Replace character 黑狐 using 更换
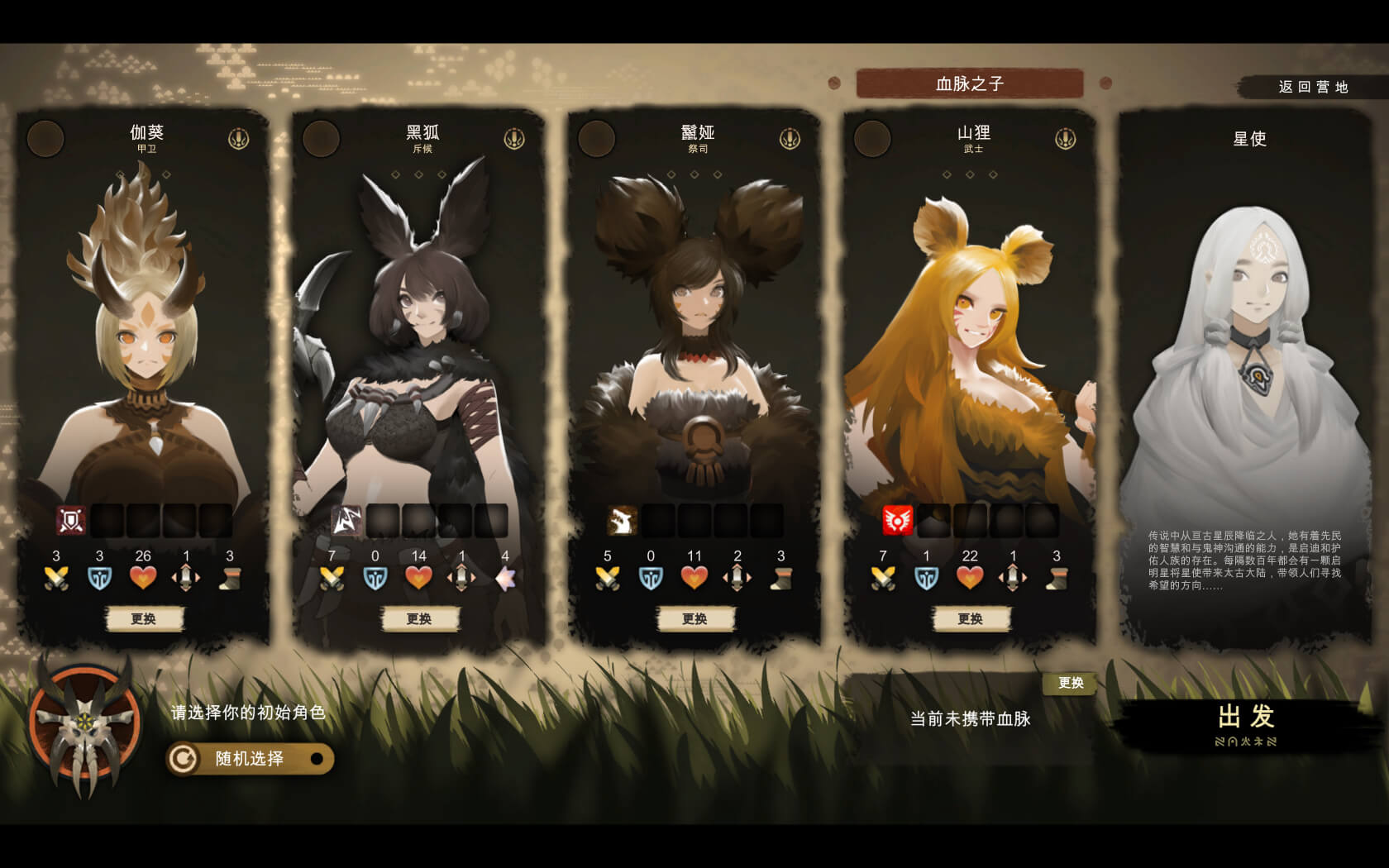The height and width of the screenshot is (868, 1389). [x=419, y=618]
